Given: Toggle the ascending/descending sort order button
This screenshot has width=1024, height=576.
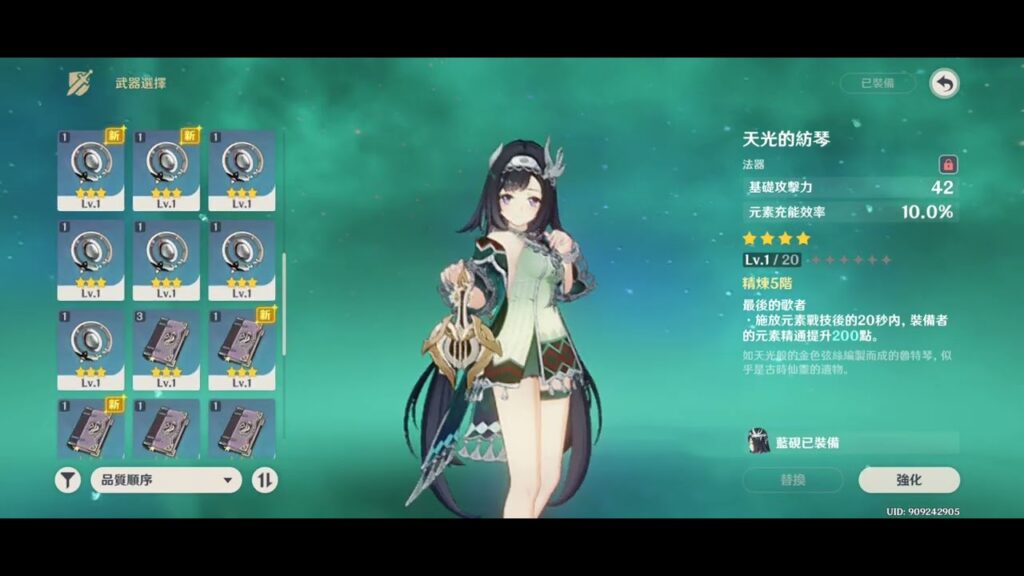Looking at the screenshot, I should pyautogui.click(x=264, y=480).
